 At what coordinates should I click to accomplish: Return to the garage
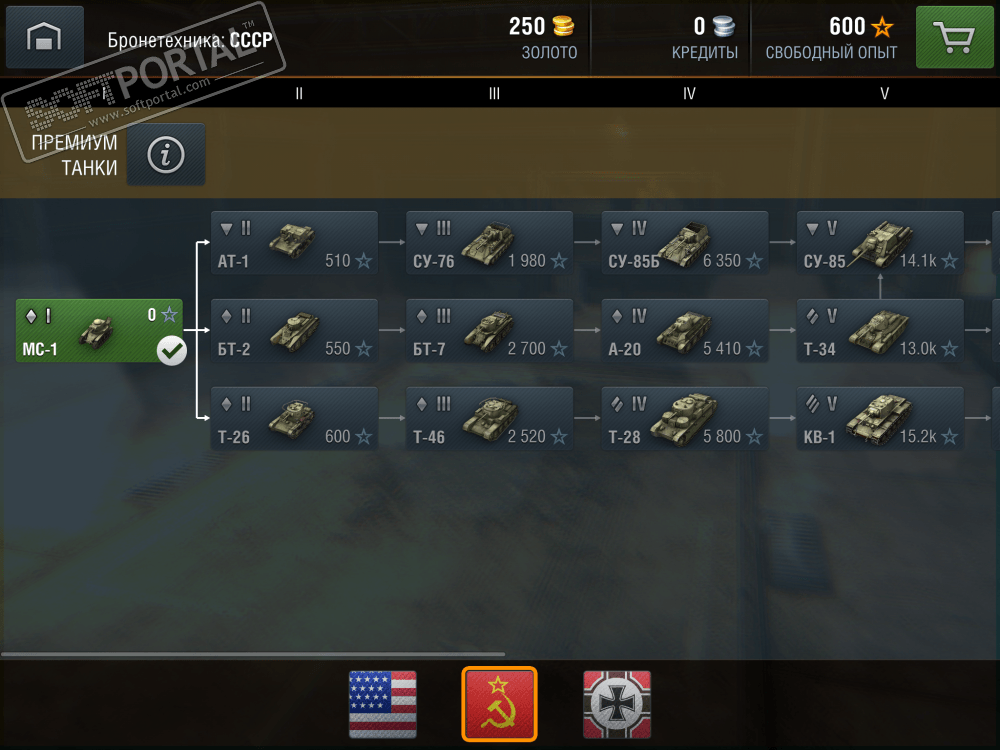(44, 37)
